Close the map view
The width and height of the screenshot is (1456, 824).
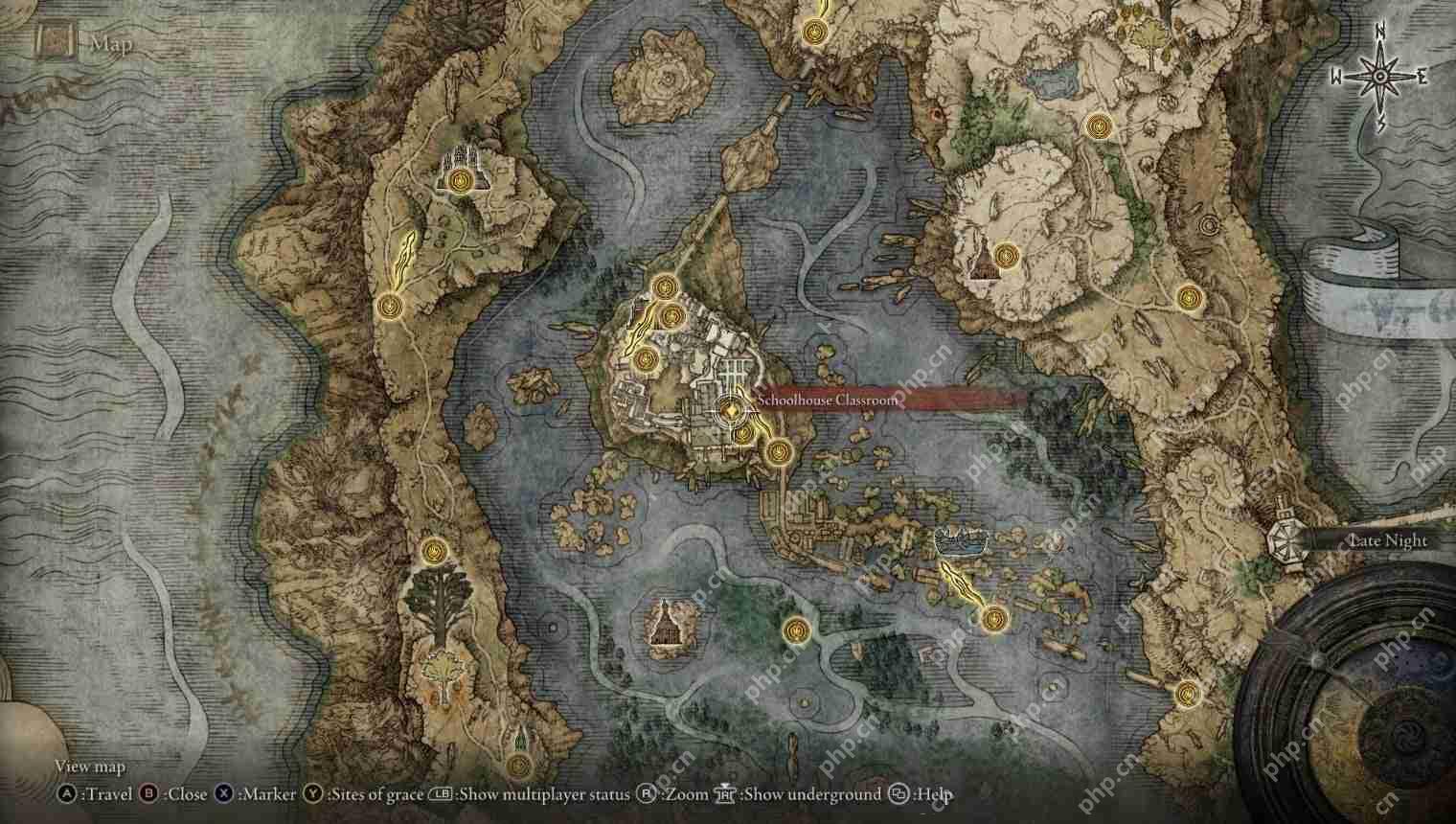[148, 794]
